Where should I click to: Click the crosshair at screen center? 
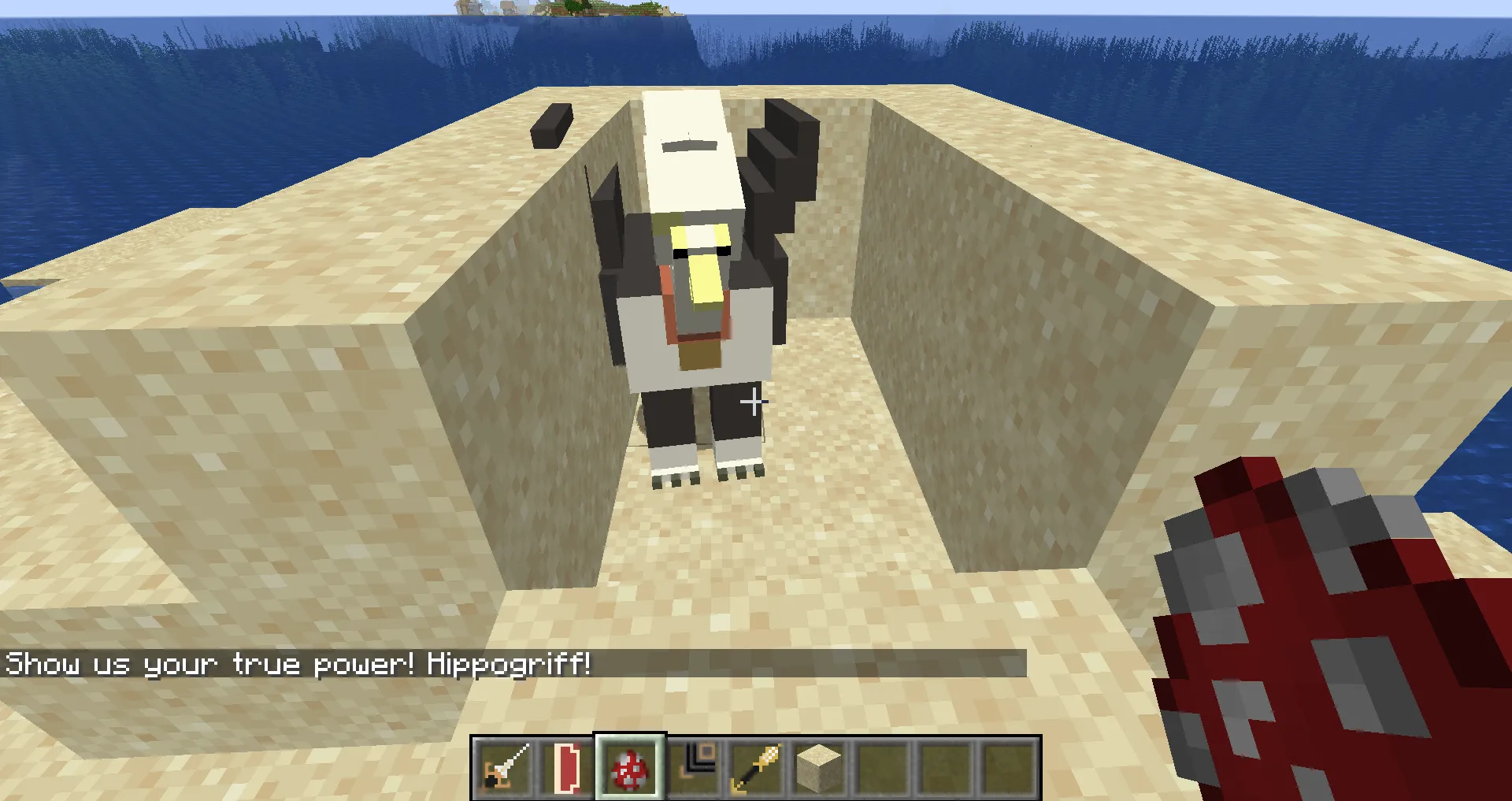(754, 402)
